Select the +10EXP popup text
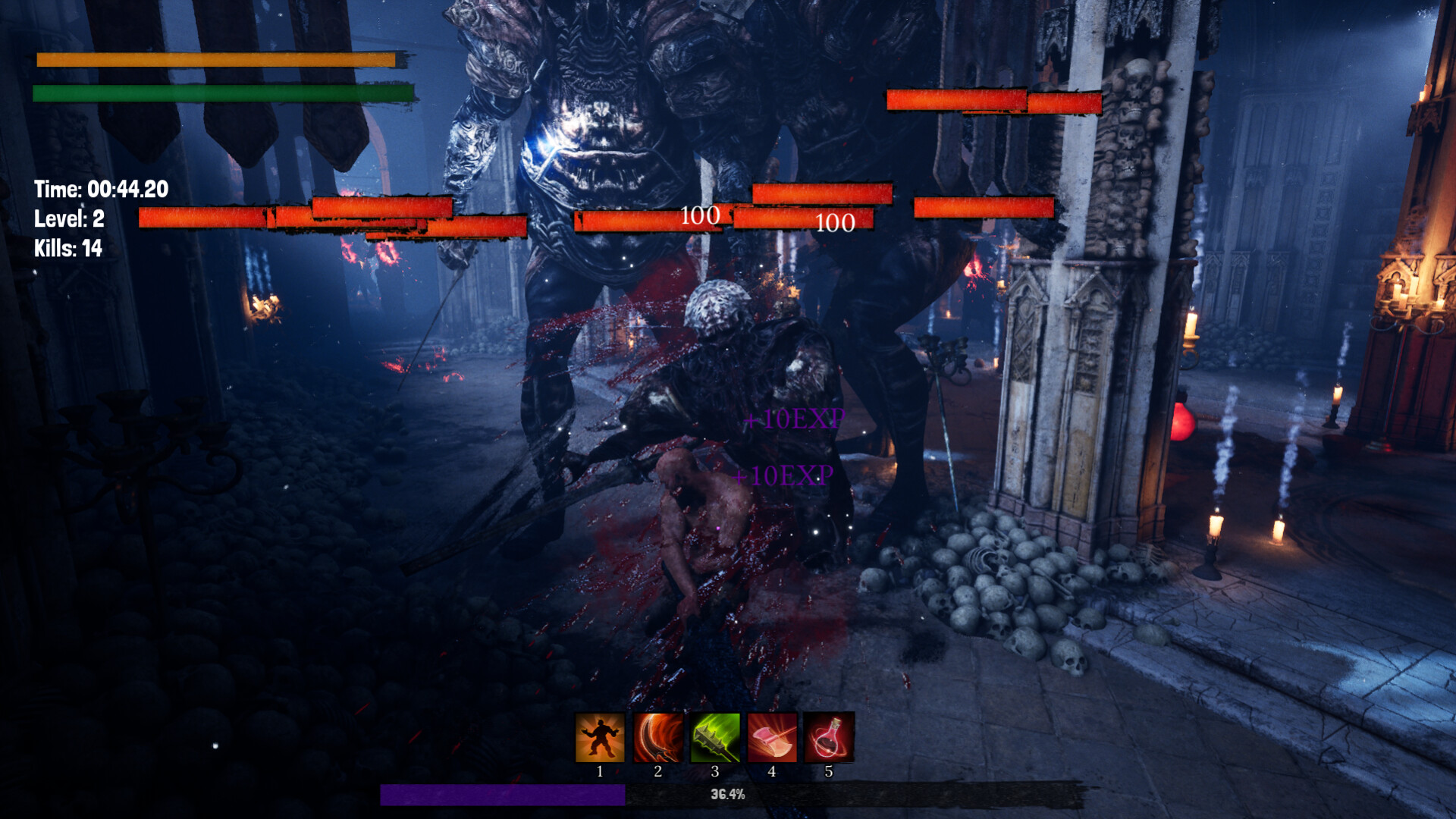1456x819 pixels. [x=793, y=418]
